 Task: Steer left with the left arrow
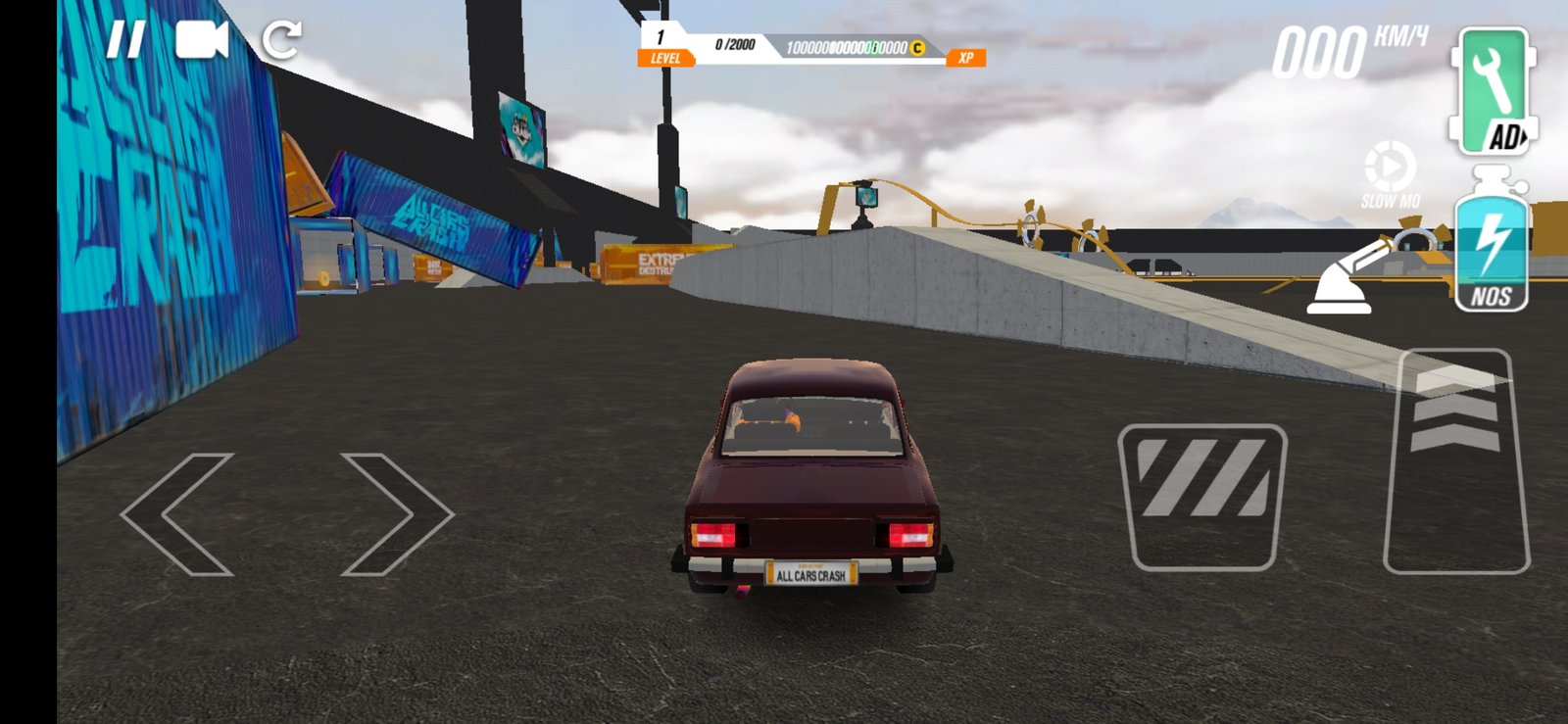pos(177,513)
